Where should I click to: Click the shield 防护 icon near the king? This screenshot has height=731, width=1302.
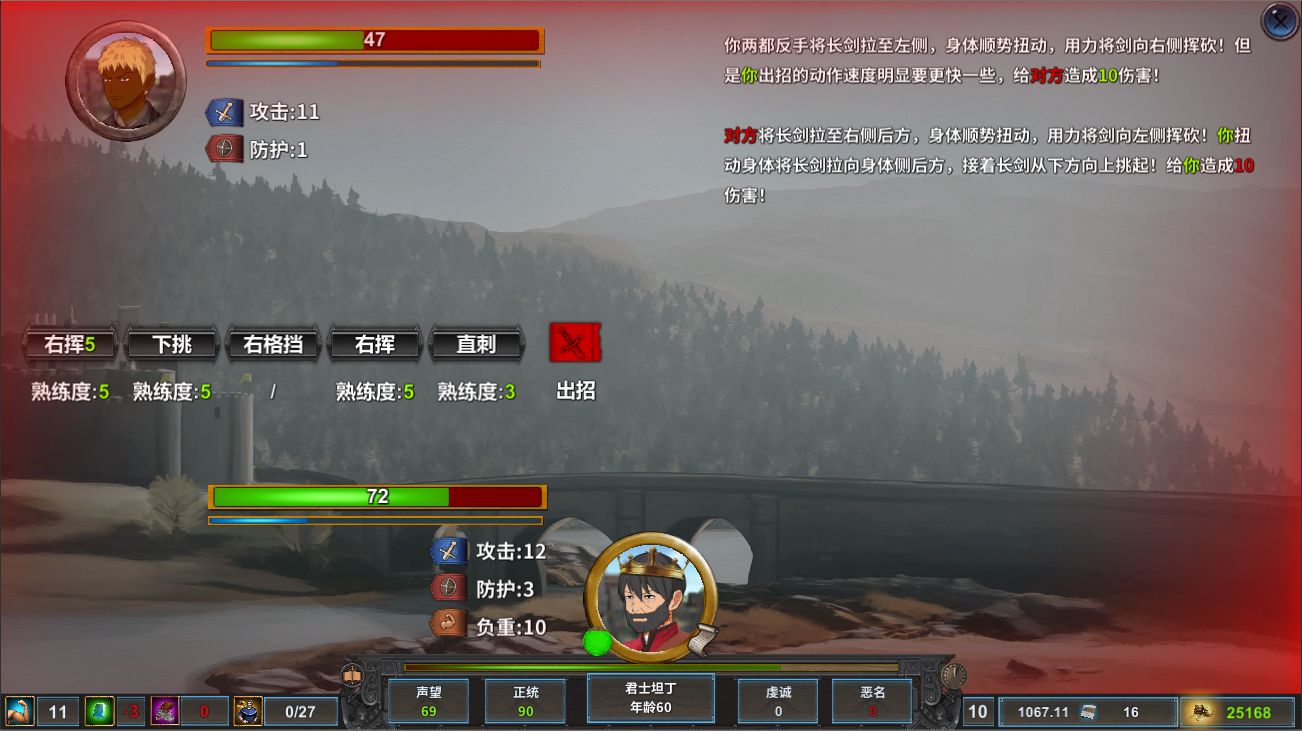coord(449,587)
